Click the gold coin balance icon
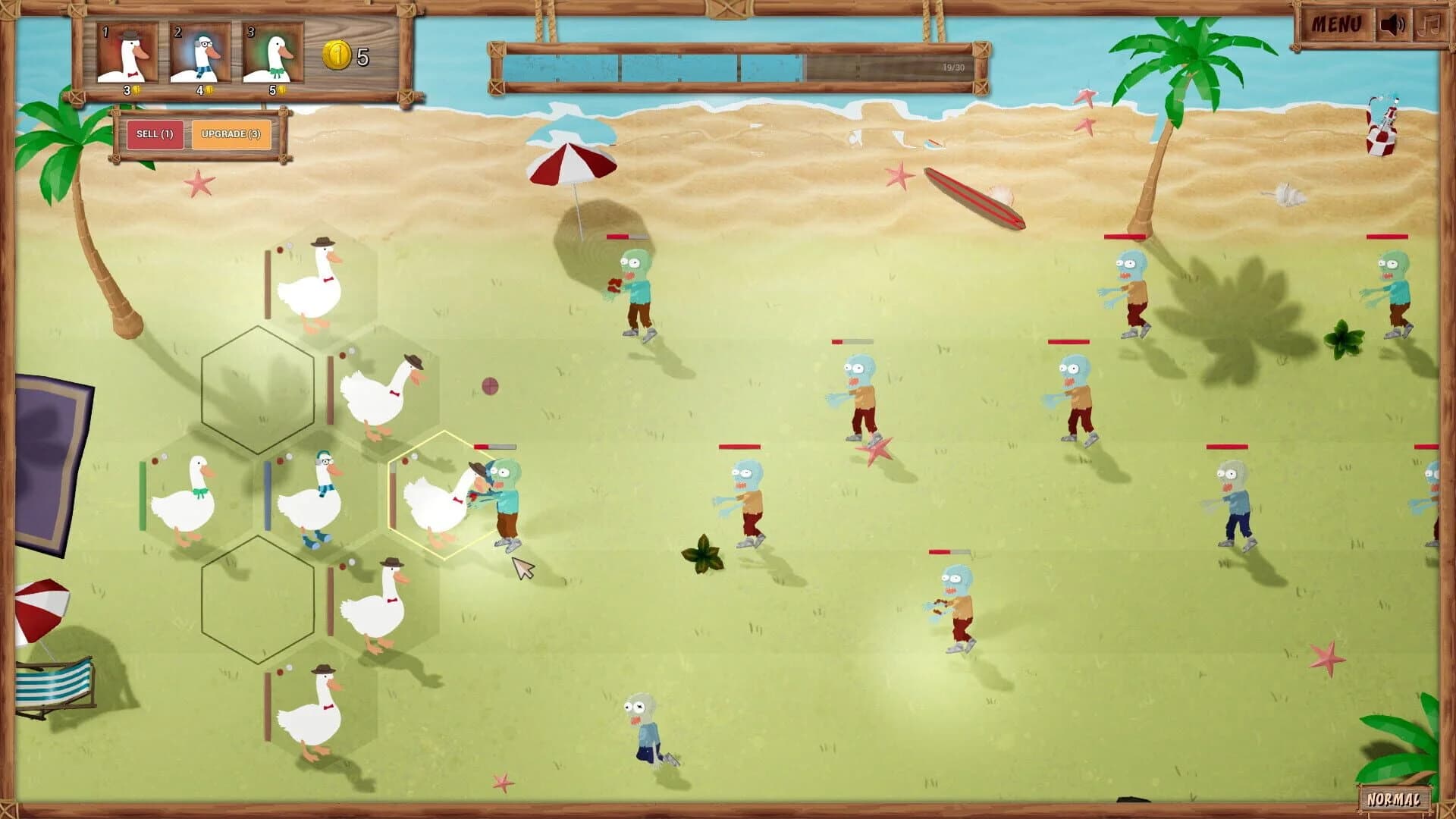Image resolution: width=1456 pixels, height=819 pixels. click(336, 55)
